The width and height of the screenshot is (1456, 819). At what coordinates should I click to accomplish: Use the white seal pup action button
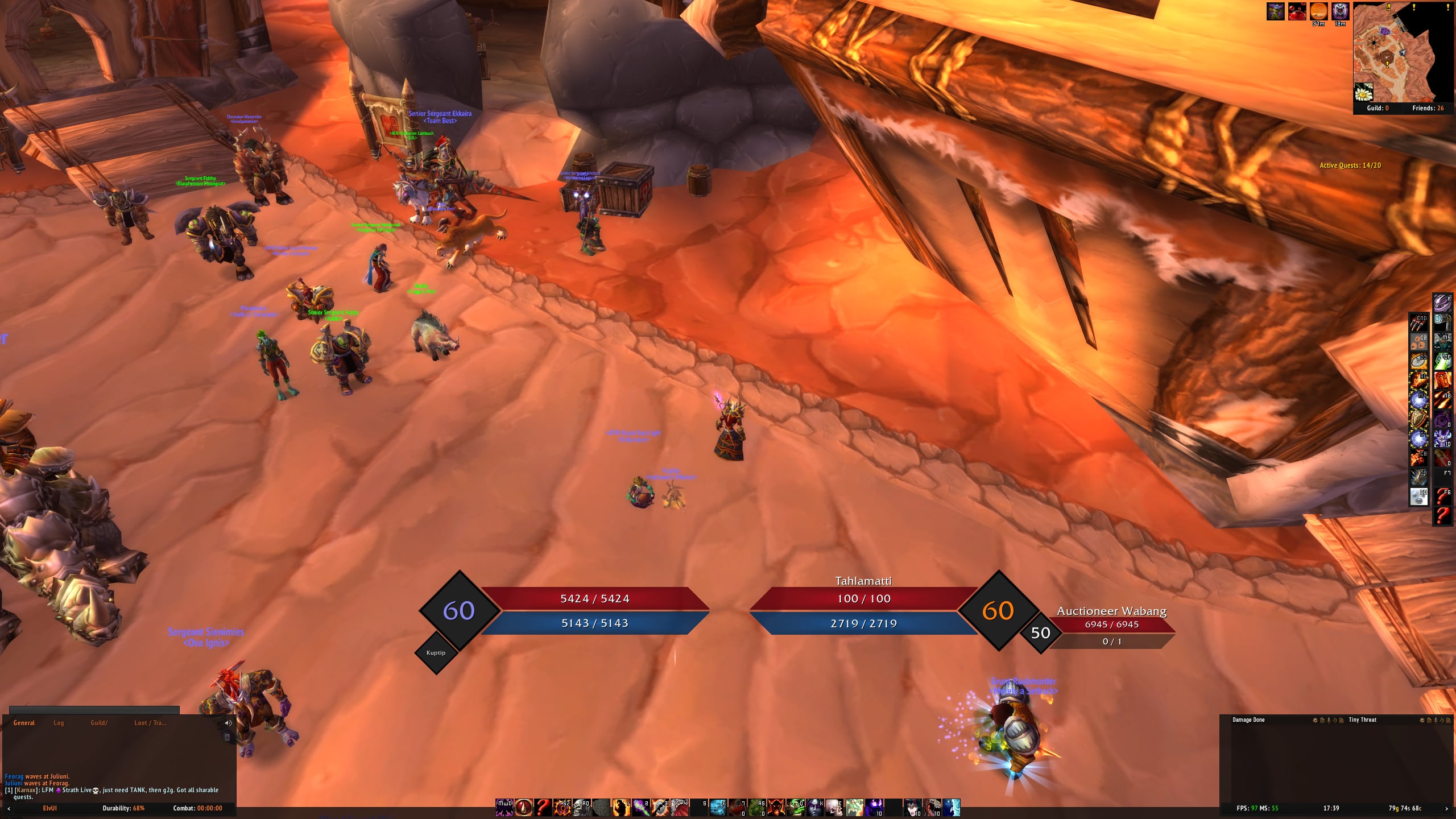(1418, 497)
